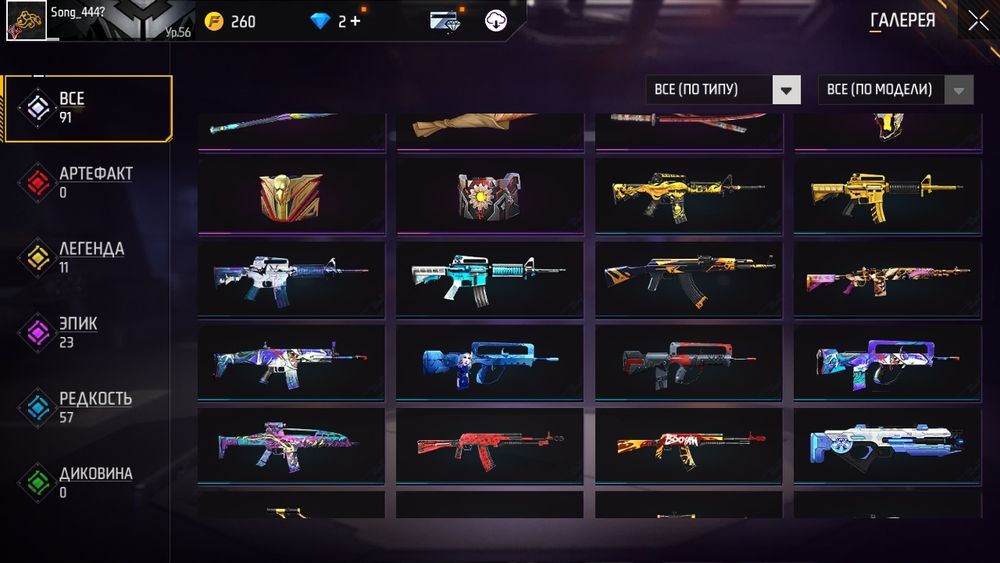Add diamonds with the plus button
The image size is (1000, 563).
tap(355, 21)
